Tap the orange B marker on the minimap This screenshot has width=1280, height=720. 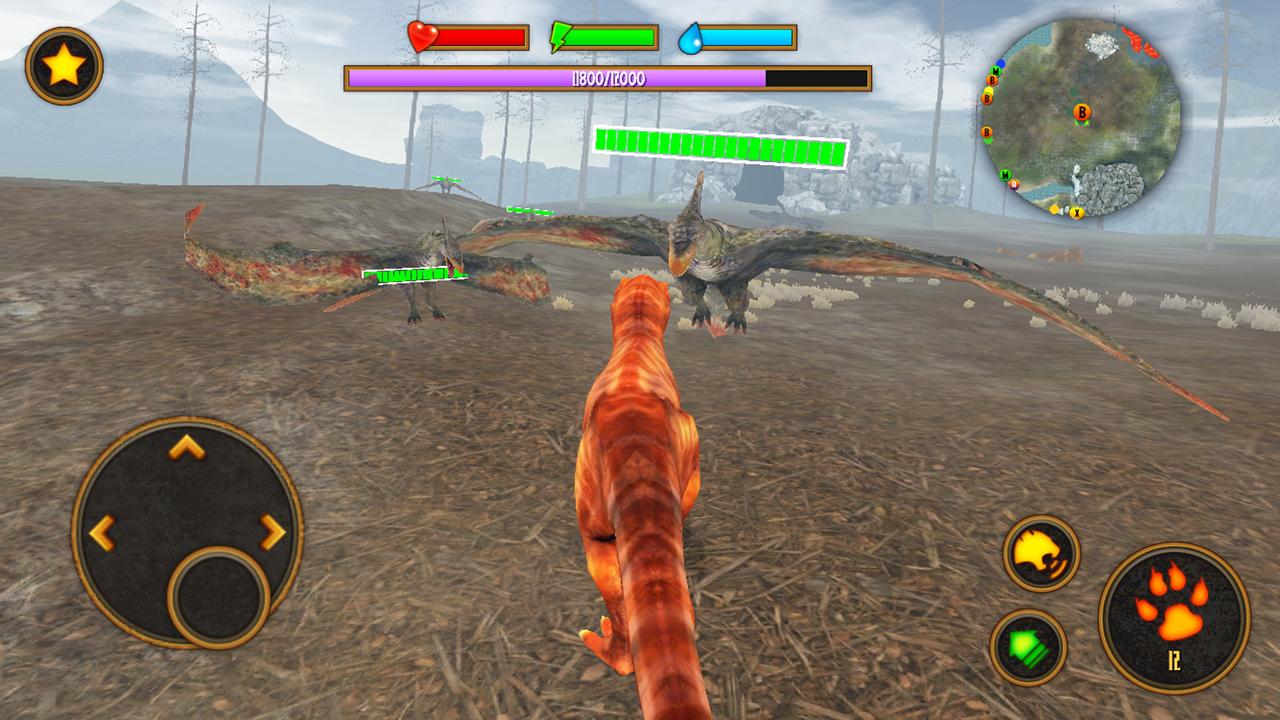[1081, 112]
